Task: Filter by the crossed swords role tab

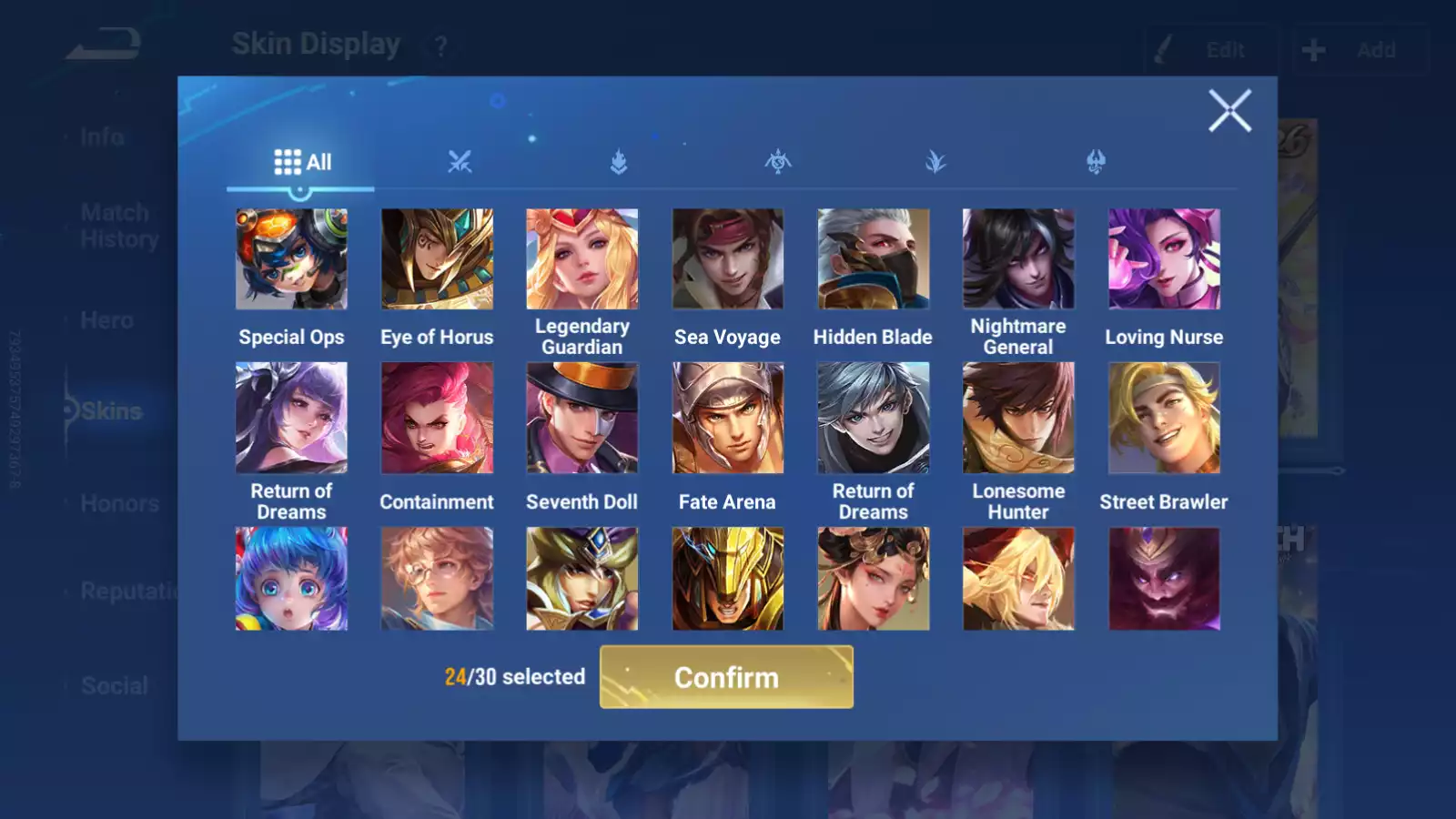Action: click(460, 163)
